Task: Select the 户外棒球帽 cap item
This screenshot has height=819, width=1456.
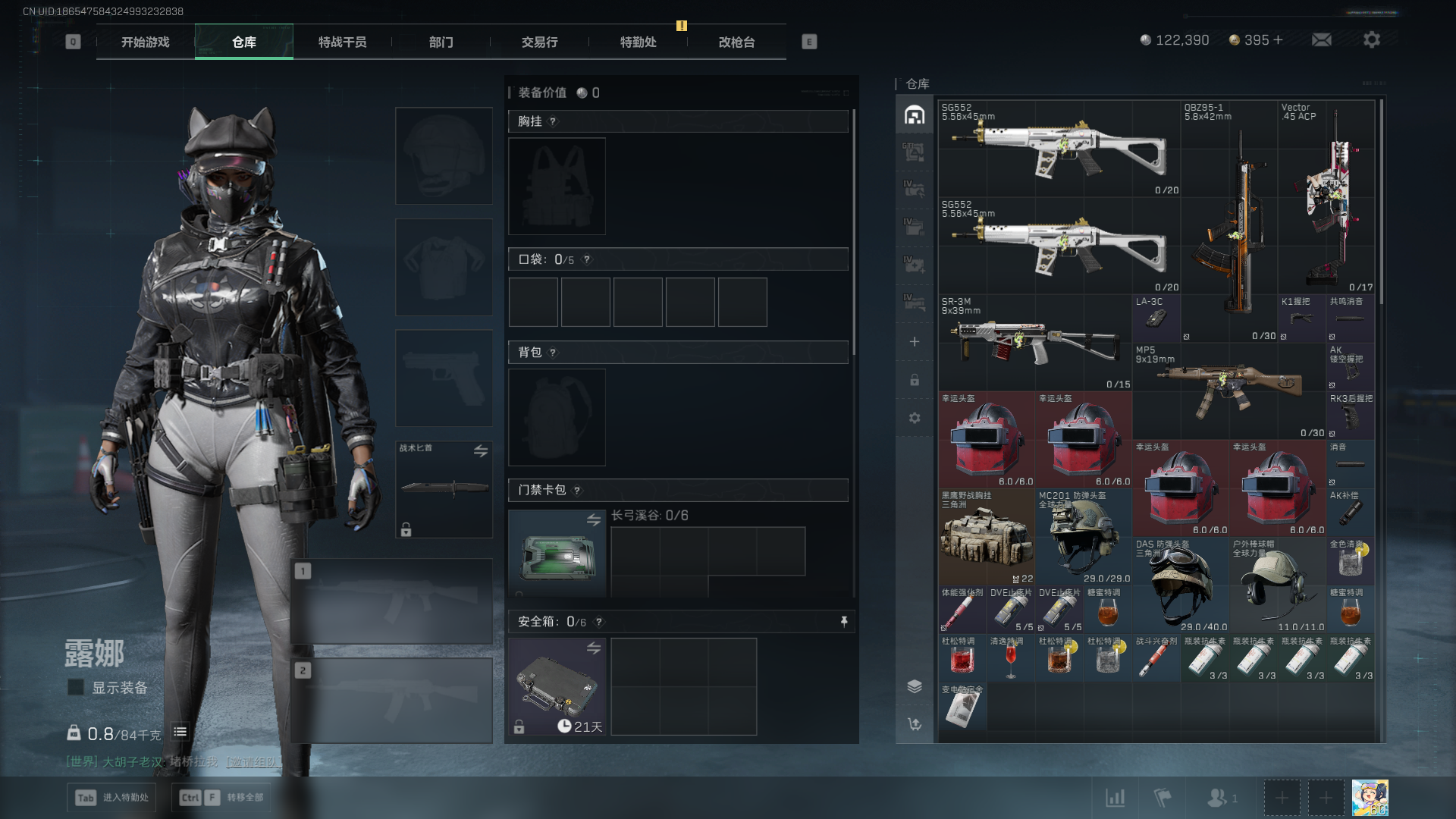Action: click(x=1277, y=585)
